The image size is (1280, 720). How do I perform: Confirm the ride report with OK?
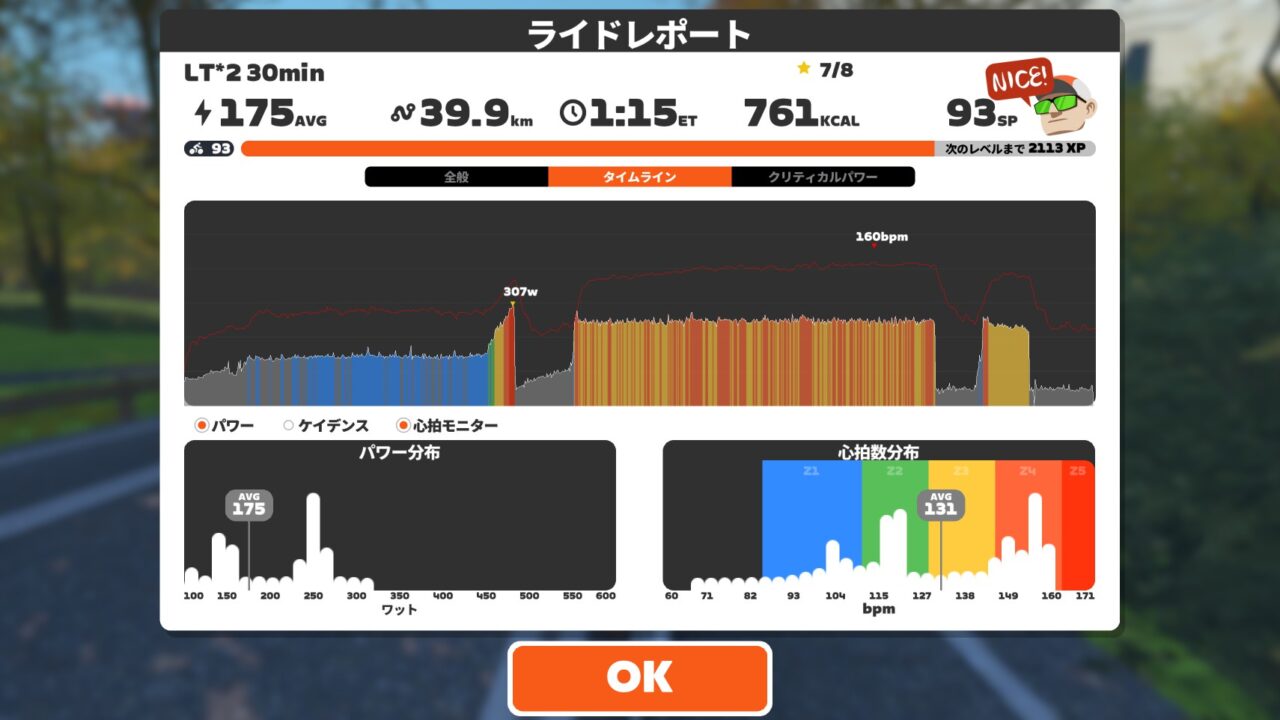click(x=640, y=678)
